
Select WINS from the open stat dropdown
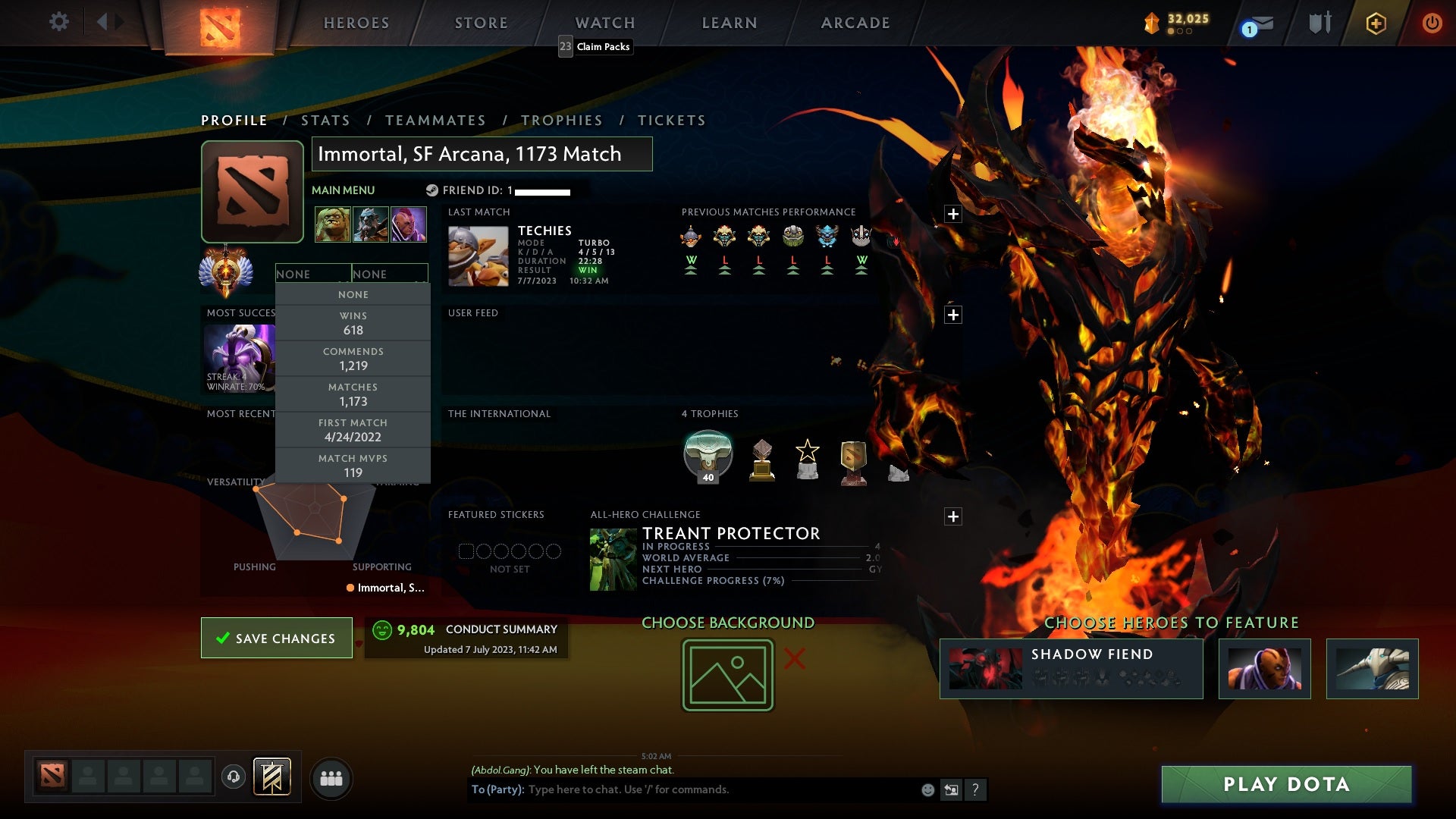click(x=353, y=322)
